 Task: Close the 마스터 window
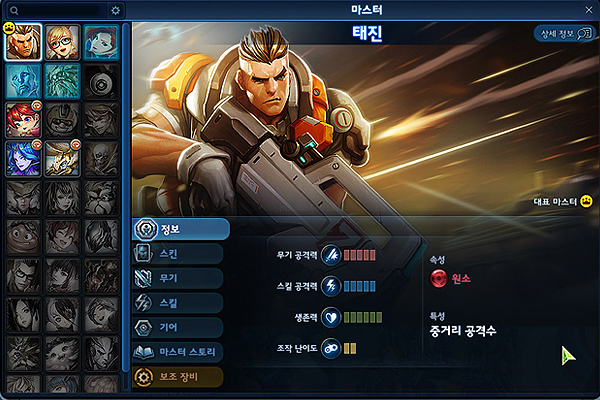[x=589, y=9]
